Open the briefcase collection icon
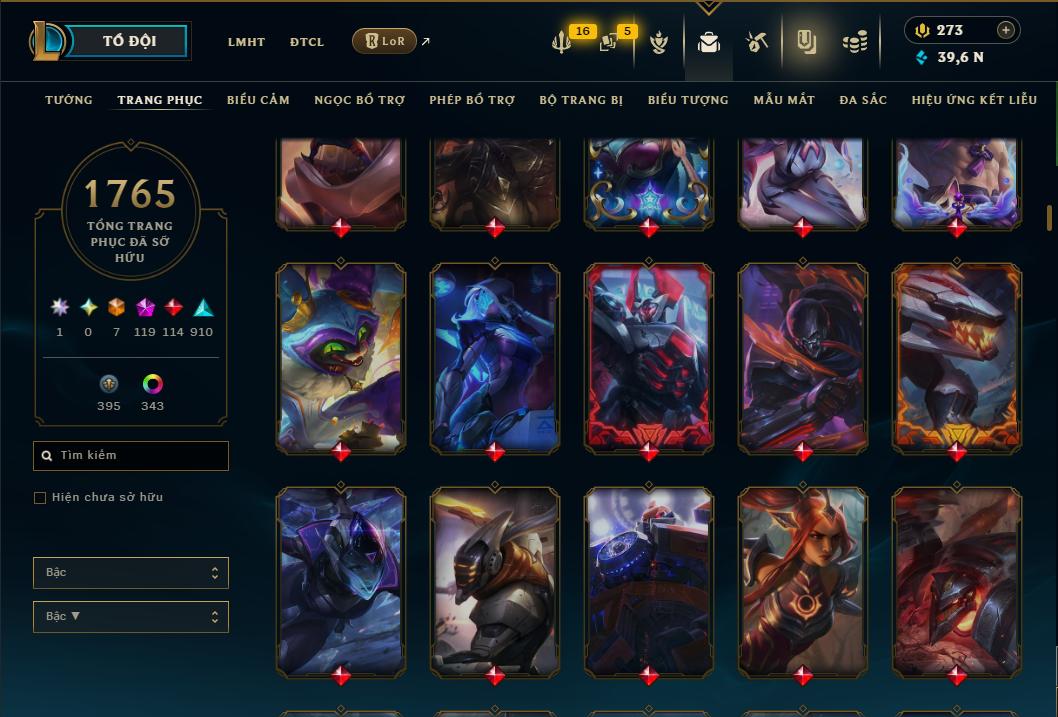Viewport: 1058px width, 717px height. pos(709,42)
